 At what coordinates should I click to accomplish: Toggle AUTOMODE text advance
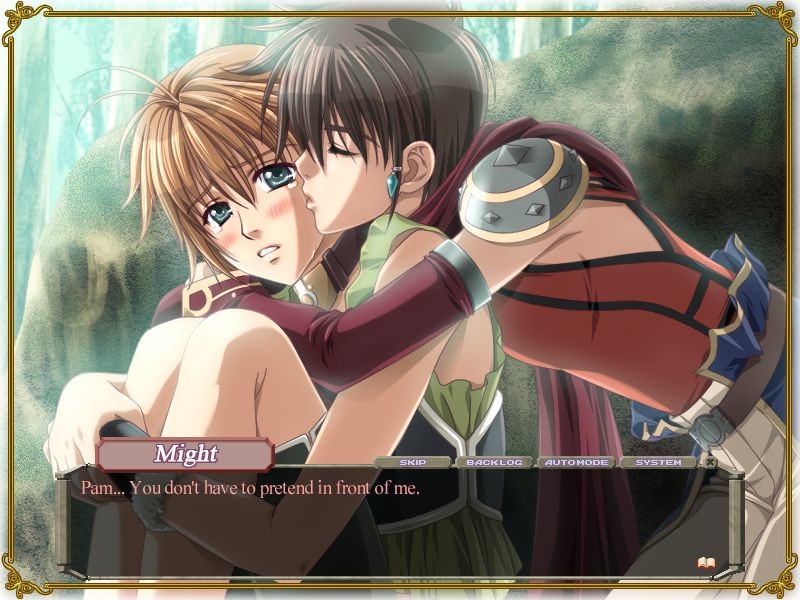[x=577, y=462]
